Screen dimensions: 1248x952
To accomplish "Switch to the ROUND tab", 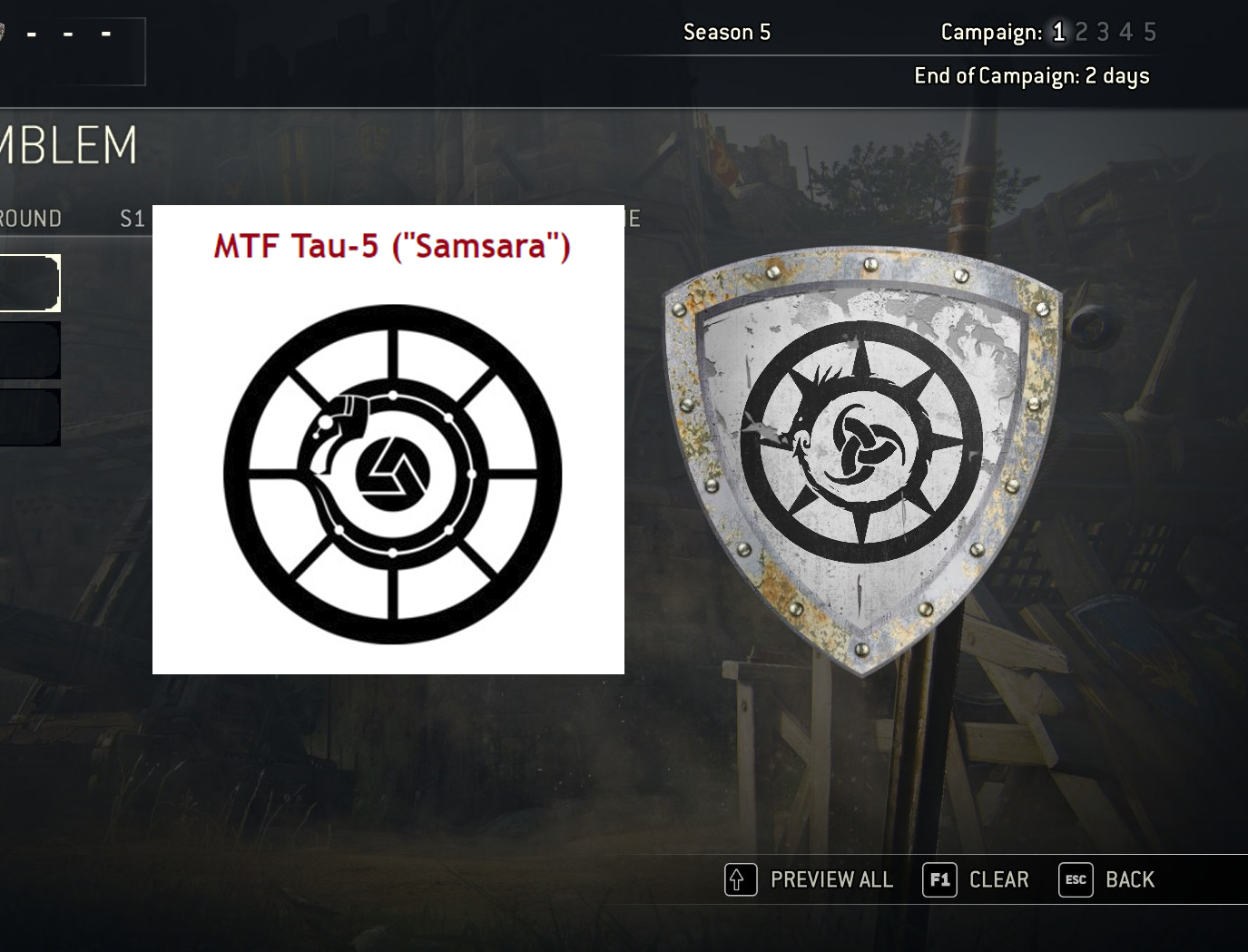I will [32, 218].
